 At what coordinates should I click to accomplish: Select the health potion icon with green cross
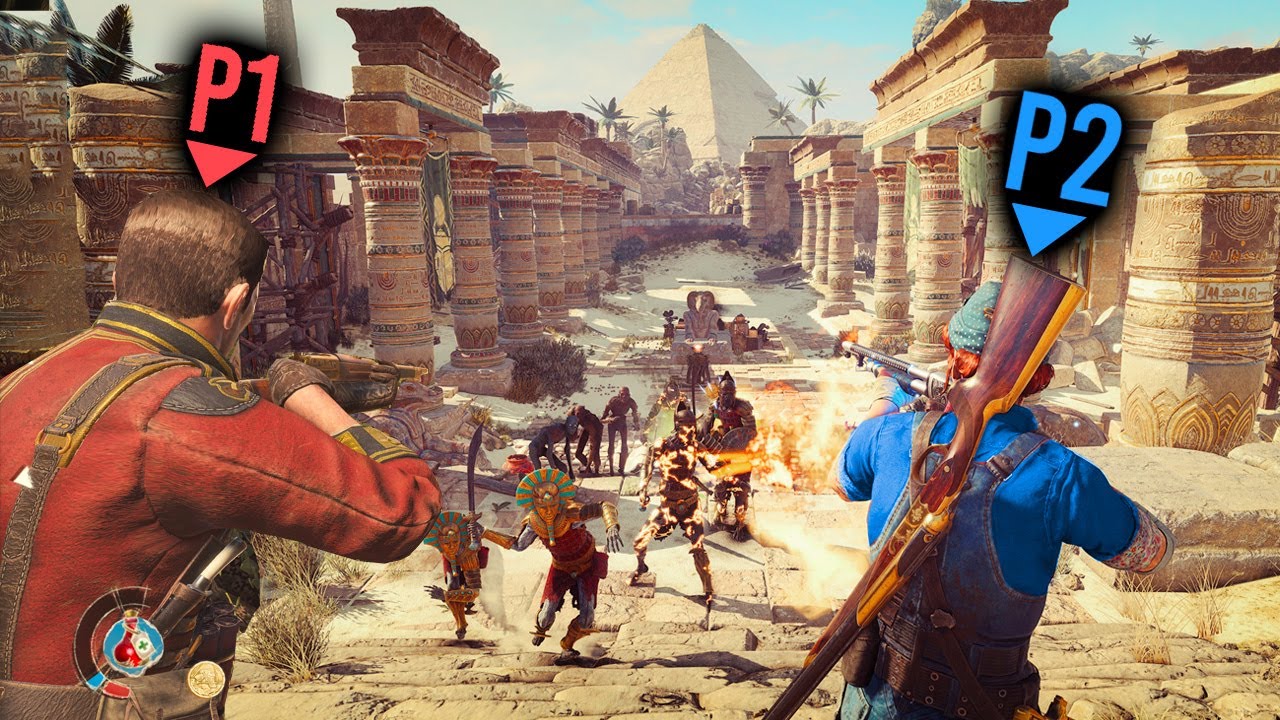132,644
